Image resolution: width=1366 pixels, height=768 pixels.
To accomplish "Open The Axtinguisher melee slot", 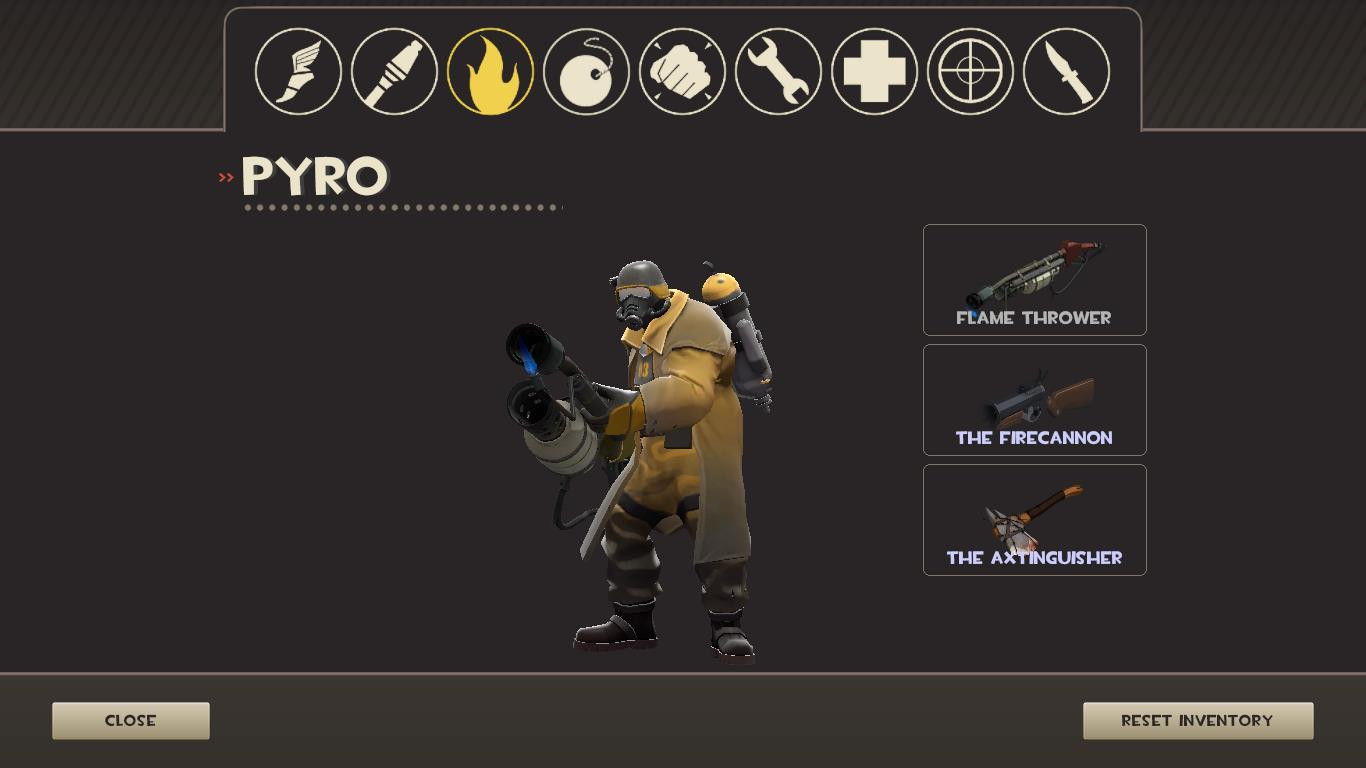I will [x=1035, y=518].
